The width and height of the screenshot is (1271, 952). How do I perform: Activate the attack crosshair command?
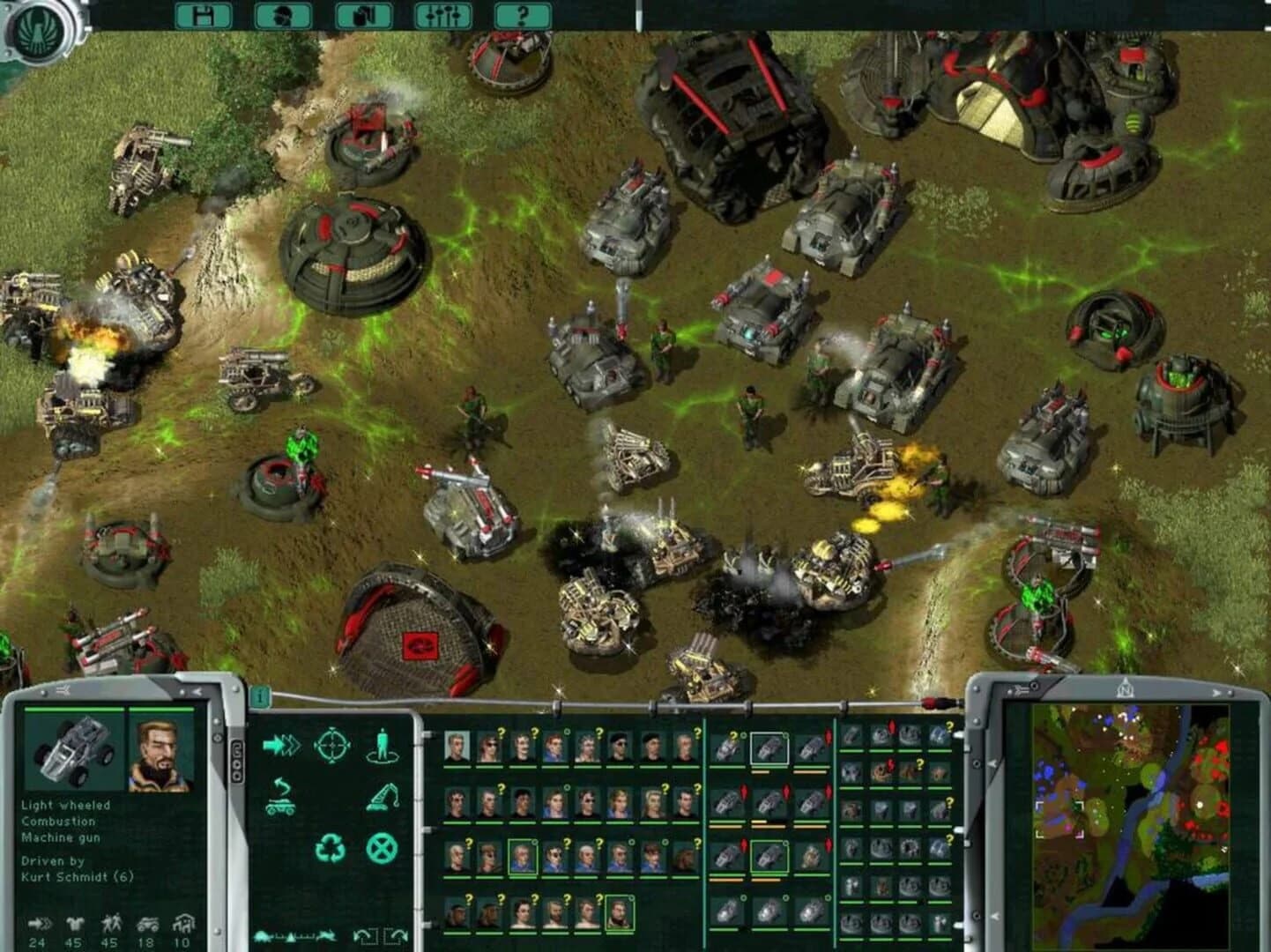point(331,745)
